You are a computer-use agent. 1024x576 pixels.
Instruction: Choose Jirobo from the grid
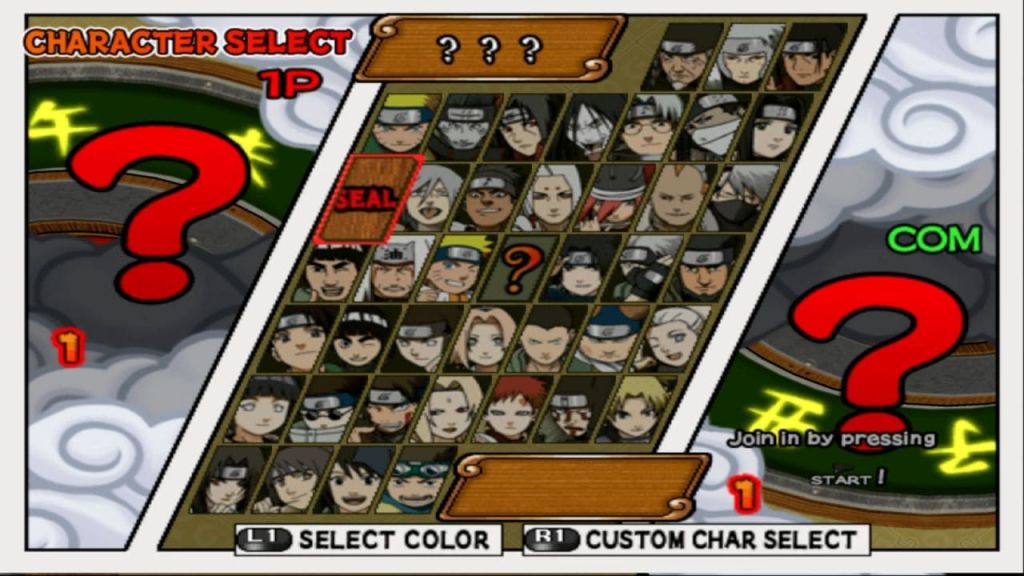[x=680, y=198]
